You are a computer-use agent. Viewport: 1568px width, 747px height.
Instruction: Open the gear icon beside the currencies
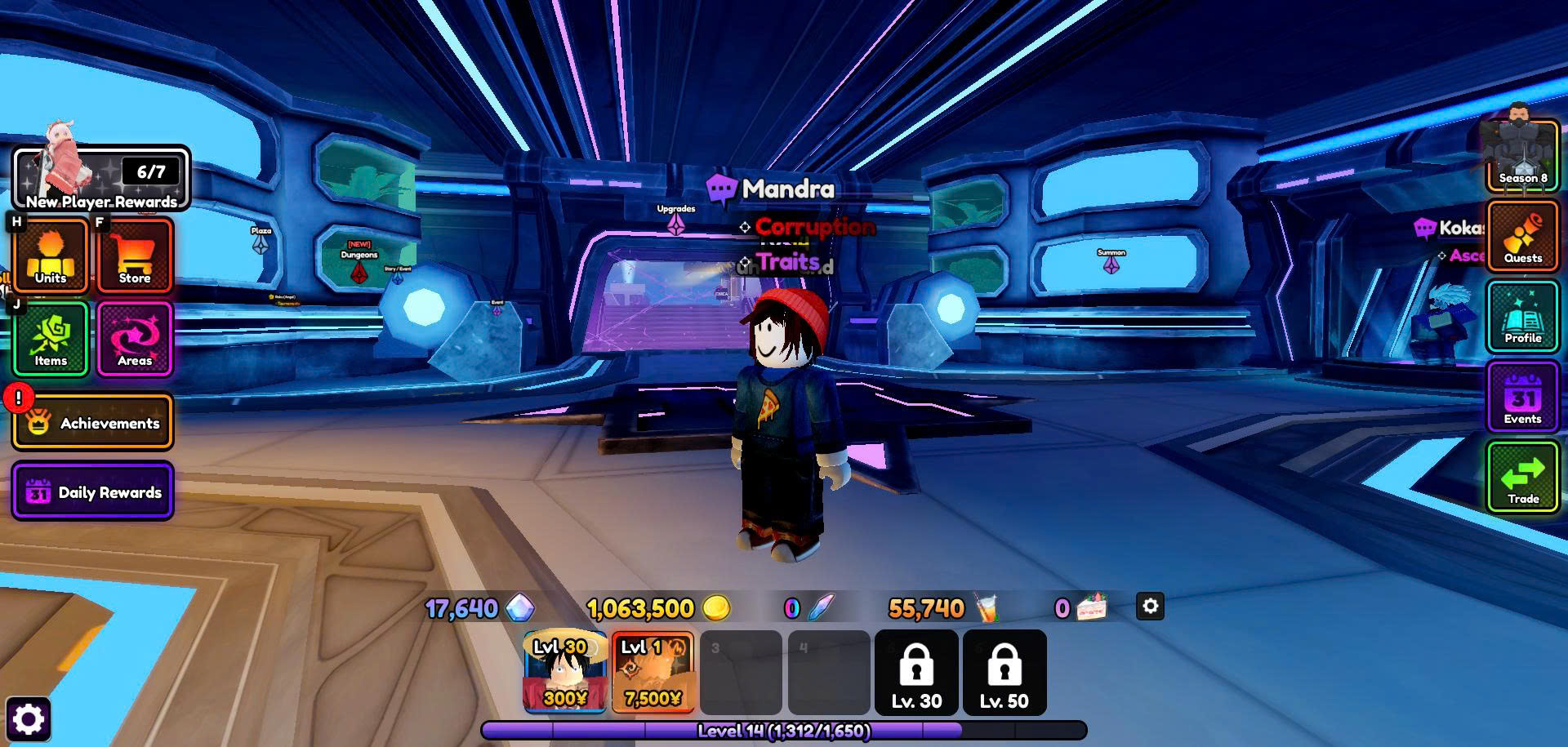(1150, 607)
